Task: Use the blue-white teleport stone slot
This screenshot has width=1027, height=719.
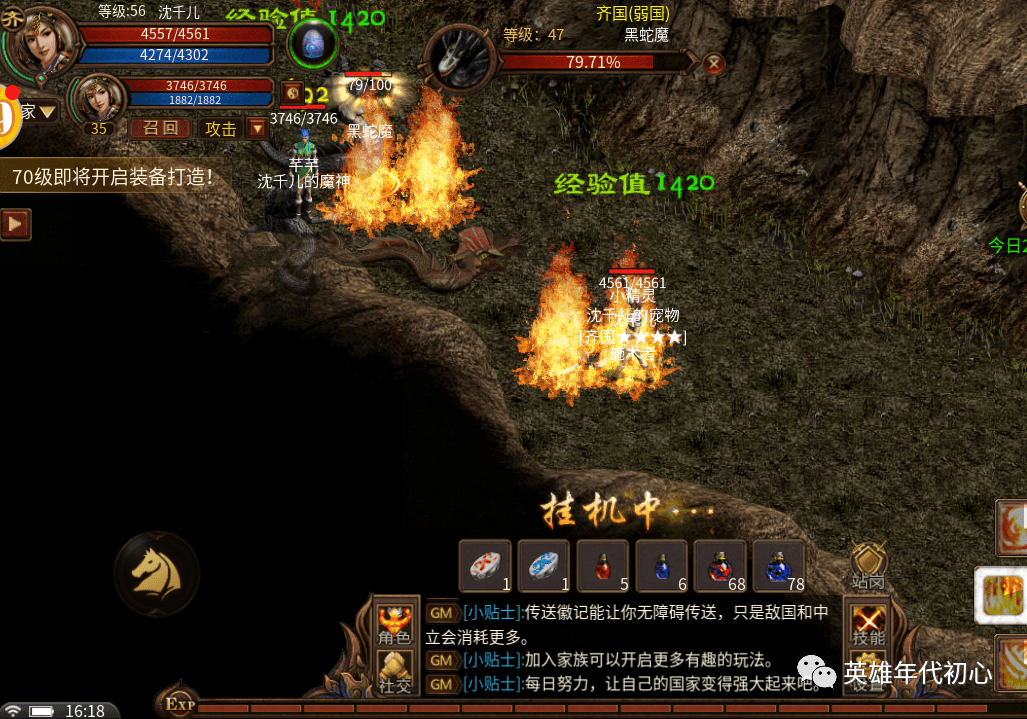Action: (543, 567)
